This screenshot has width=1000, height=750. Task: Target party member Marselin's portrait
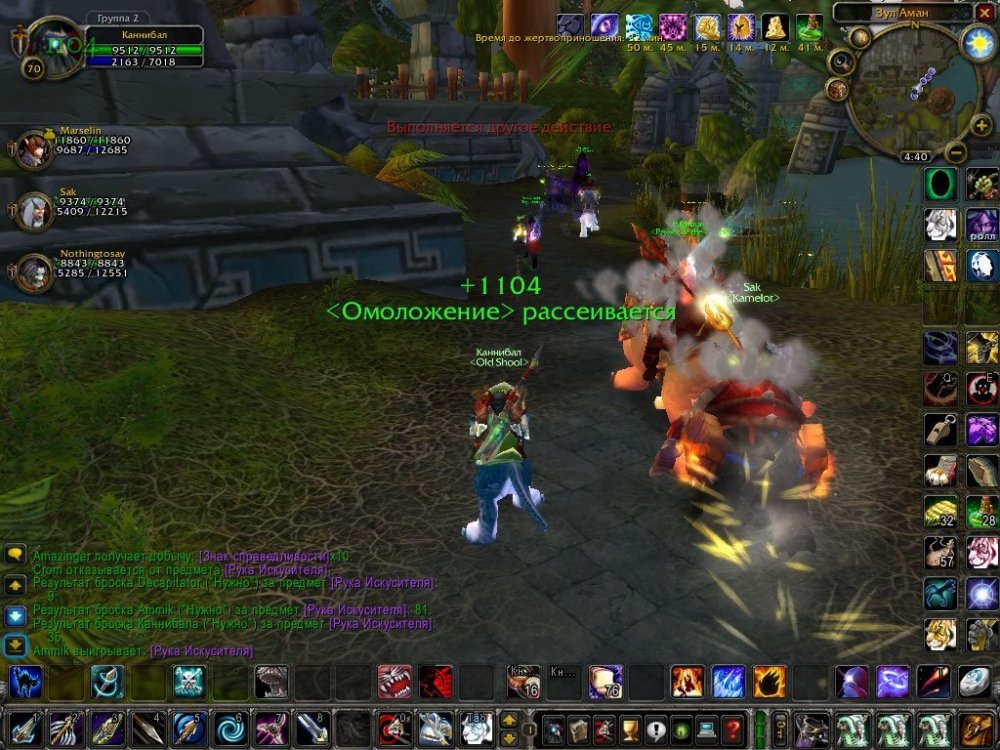(x=34, y=152)
